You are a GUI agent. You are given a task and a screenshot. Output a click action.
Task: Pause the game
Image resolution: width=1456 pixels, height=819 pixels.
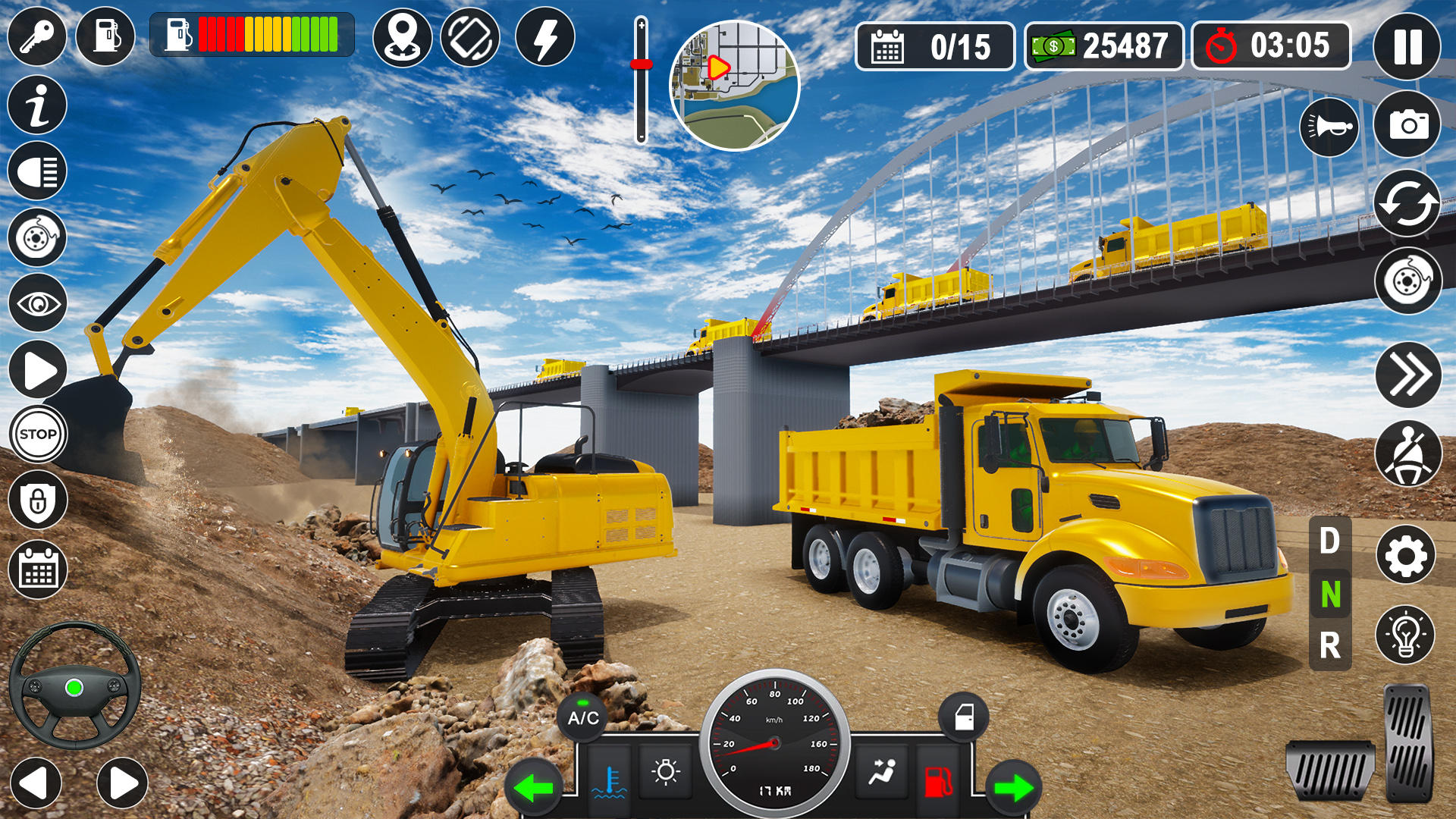point(1407,47)
